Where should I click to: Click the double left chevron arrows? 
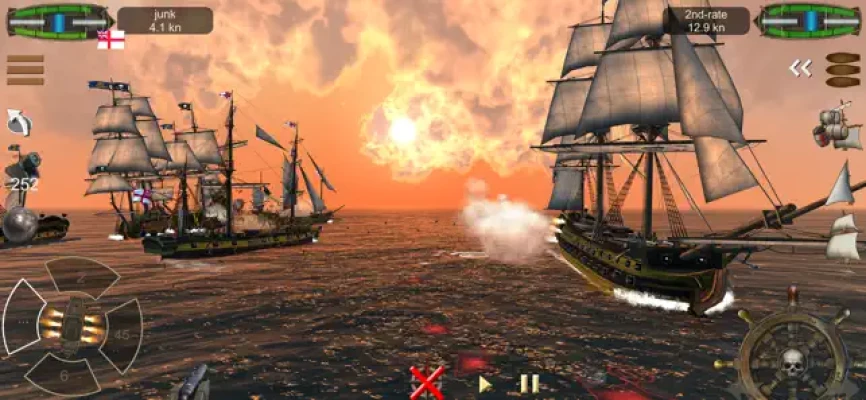point(800,68)
